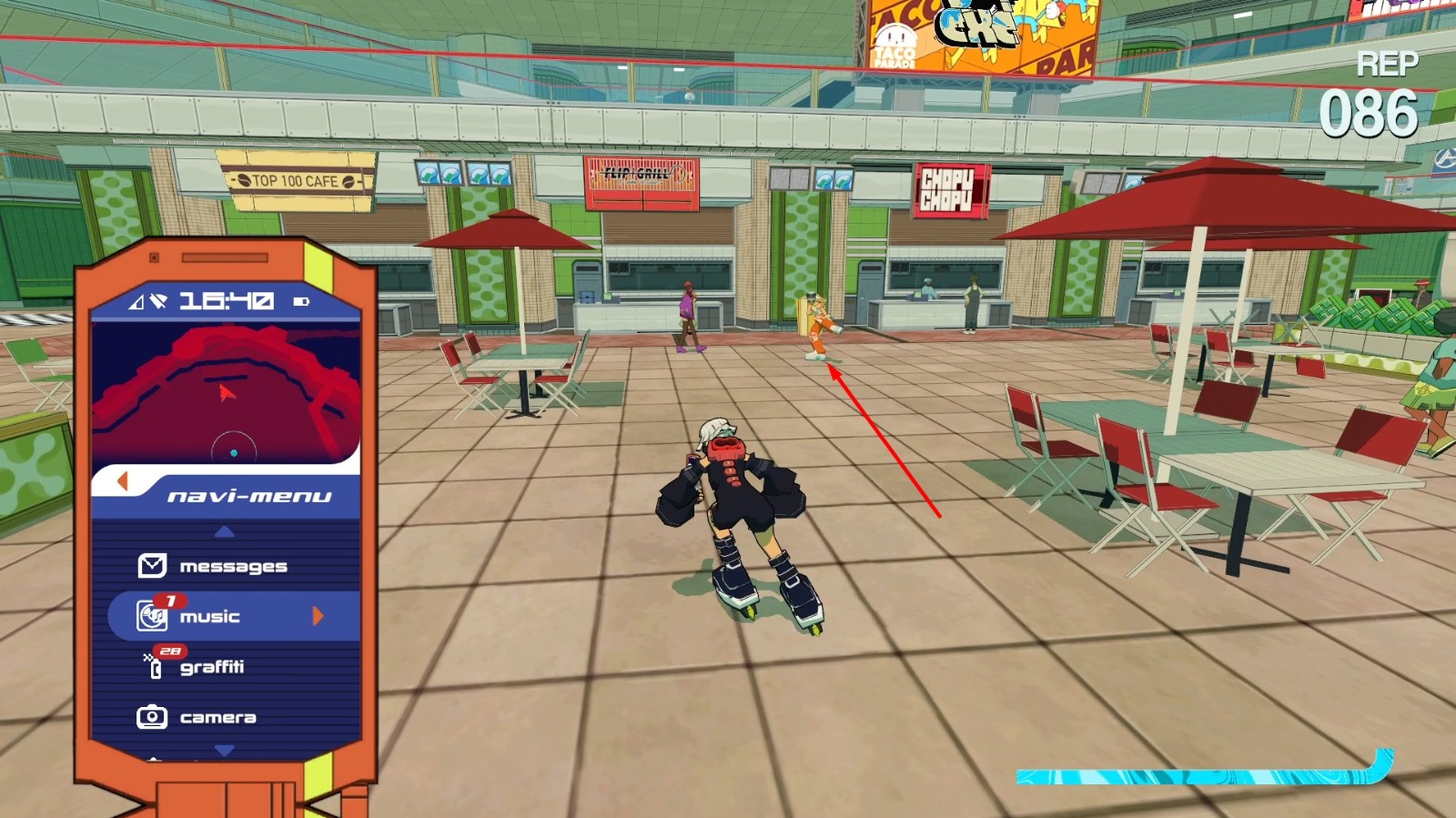This screenshot has height=818, width=1456.
Task: Click the navi-menu title bar
Action: pos(248,494)
